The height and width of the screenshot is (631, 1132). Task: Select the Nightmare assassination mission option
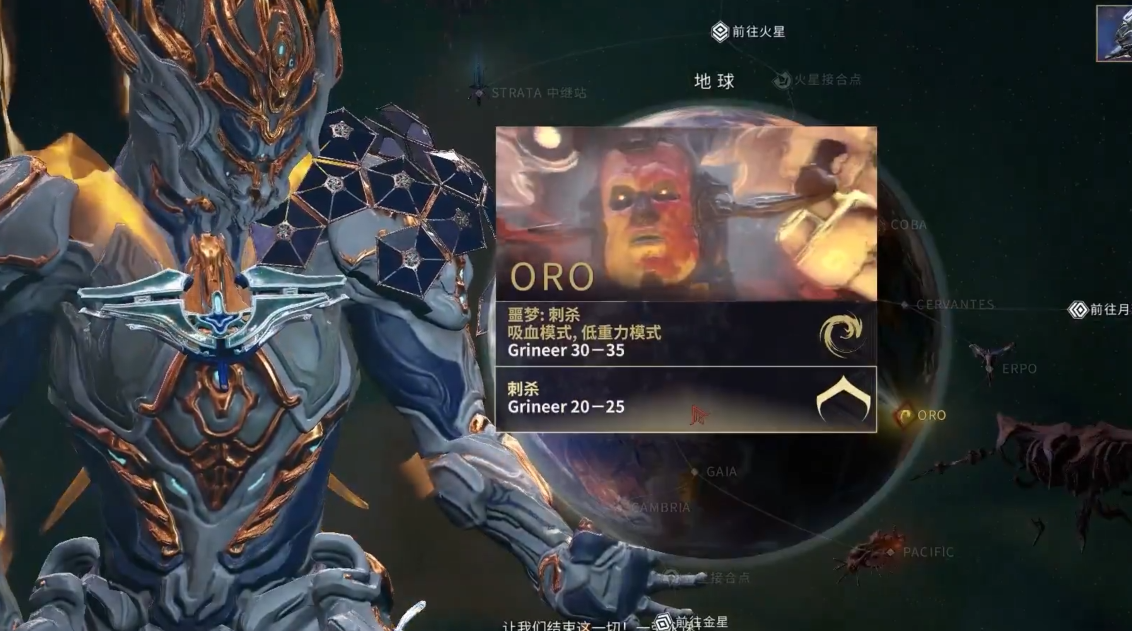(686, 333)
